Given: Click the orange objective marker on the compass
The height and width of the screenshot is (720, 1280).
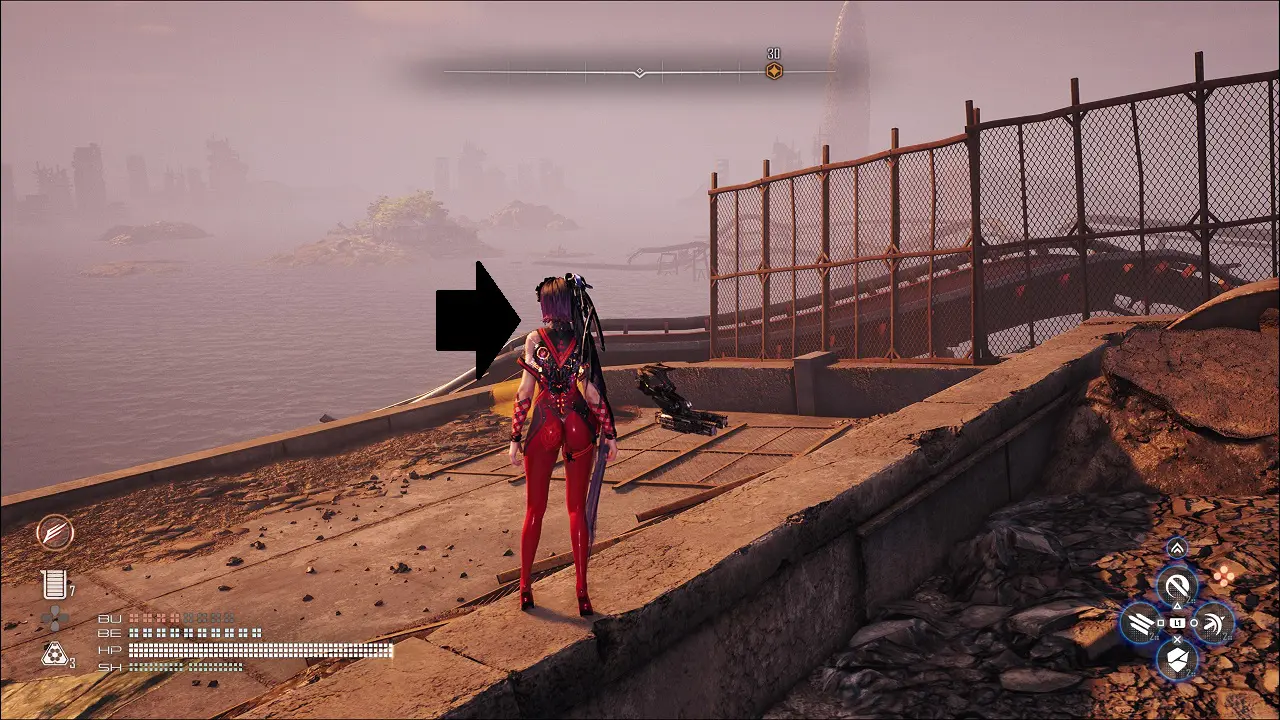Looking at the screenshot, I should (x=773, y=71).
